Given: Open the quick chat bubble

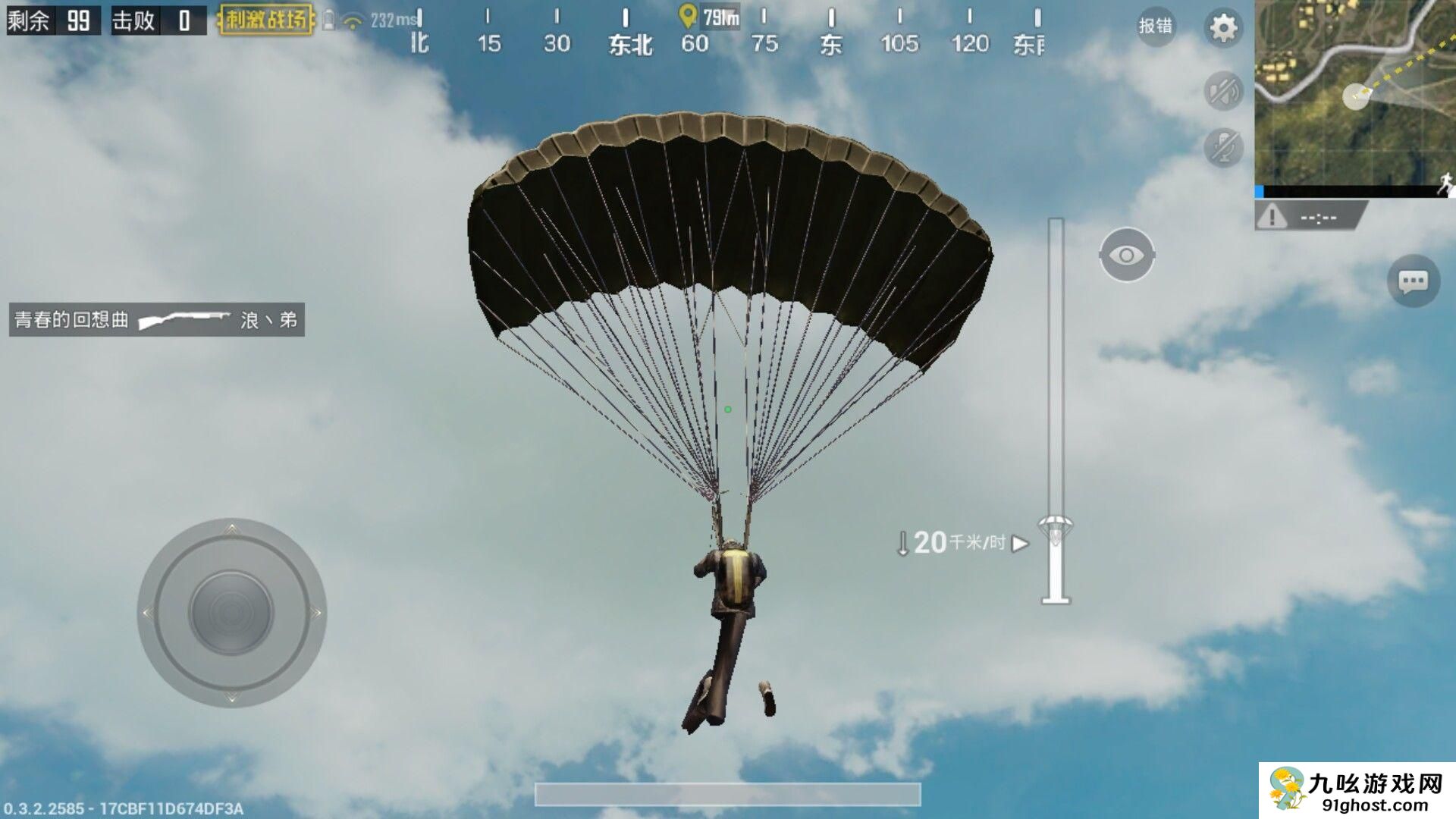Looking at the screenshot, I should (1413, 282).
